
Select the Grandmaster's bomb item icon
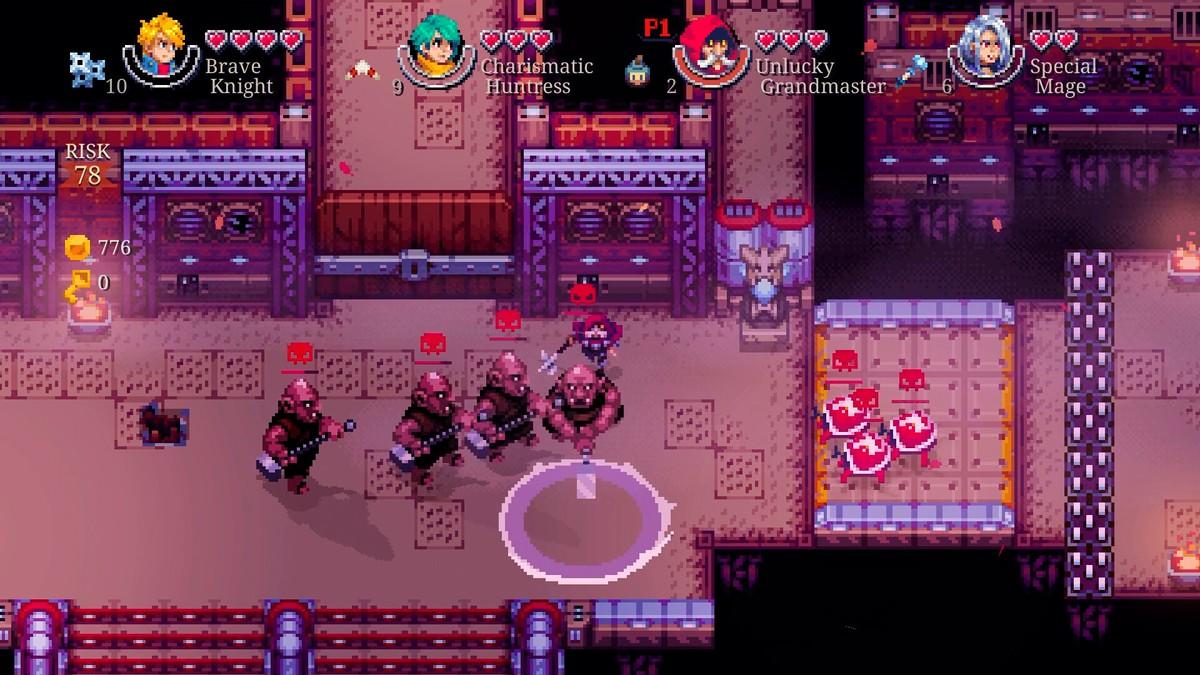tap(636, 70)
